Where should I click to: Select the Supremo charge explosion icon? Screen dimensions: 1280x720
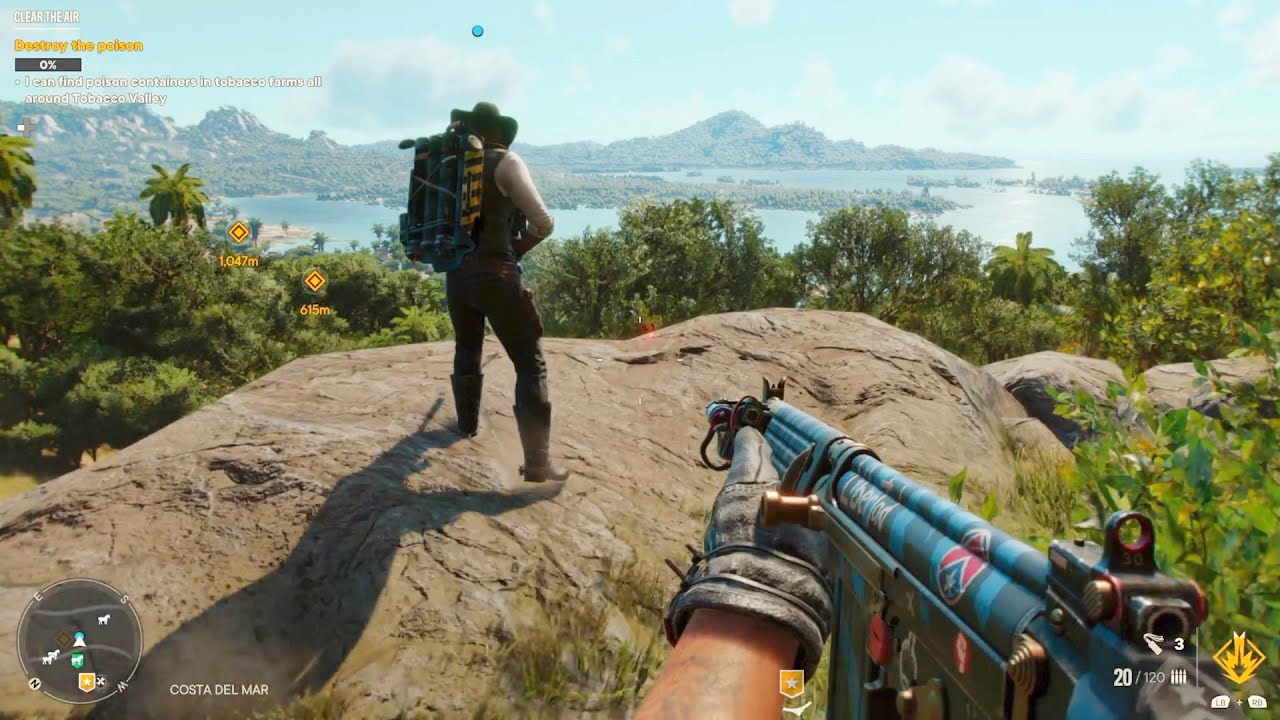click(1240, 658)
